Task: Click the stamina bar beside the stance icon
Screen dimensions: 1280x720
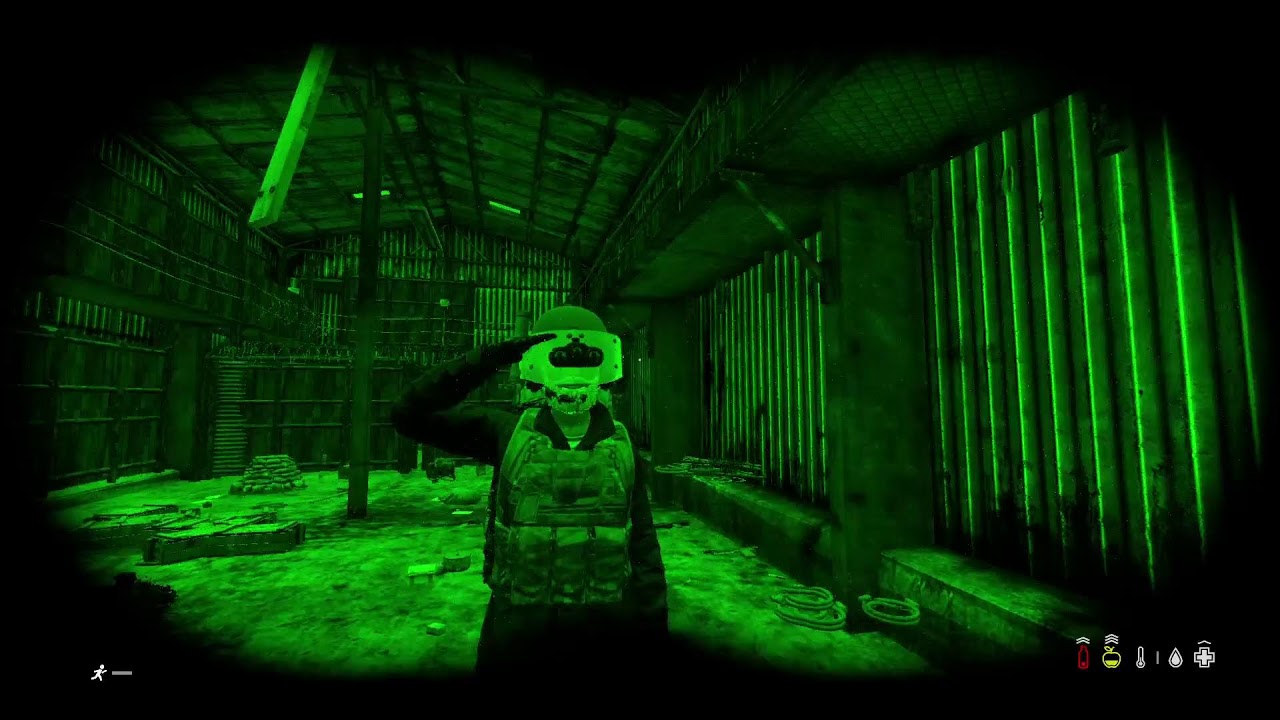Action: [x=121, y=673]
